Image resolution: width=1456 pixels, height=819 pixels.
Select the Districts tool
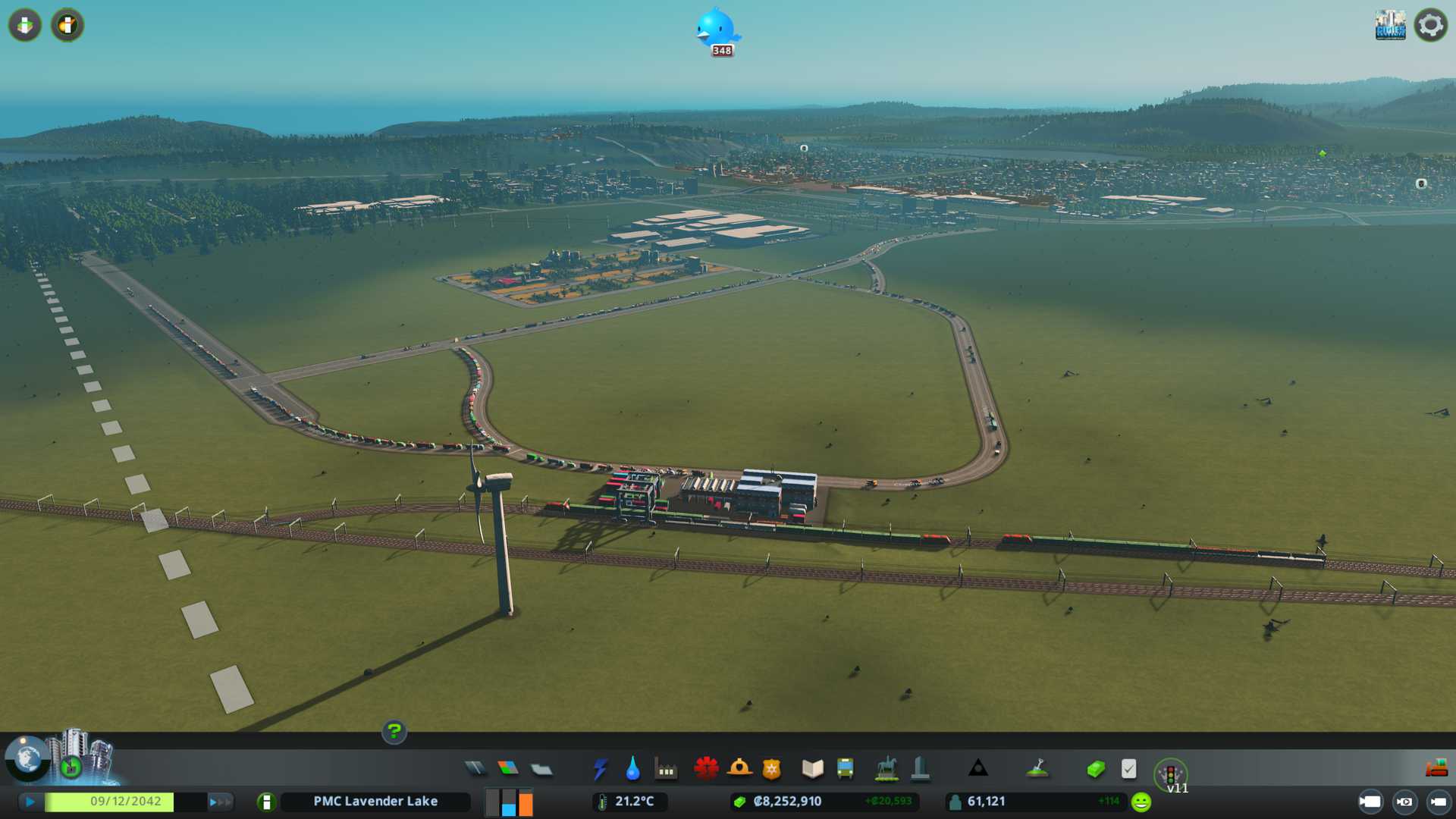click(541, 770)
